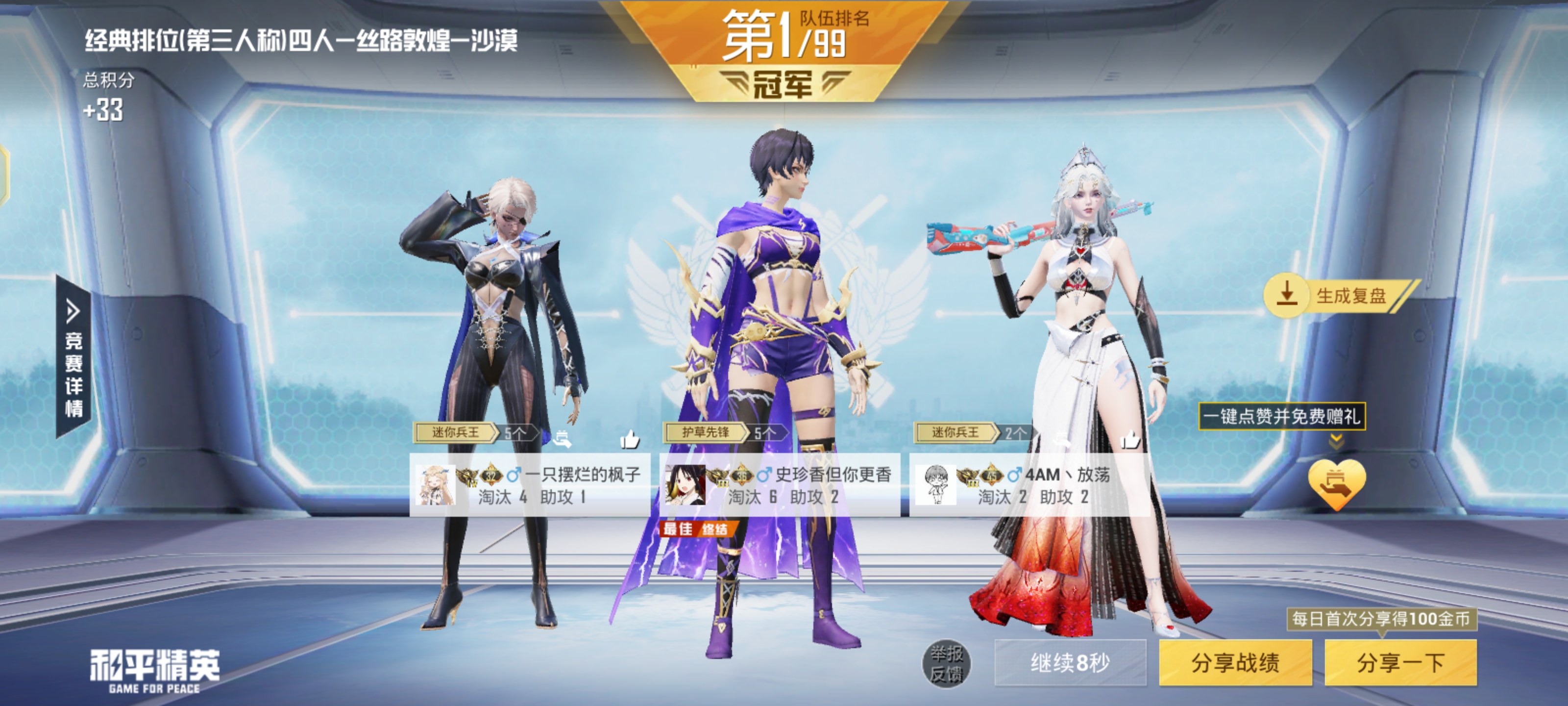Screen dimensions: 1568x706
Task: Click 史珍香但你更香's 护草先锋 title badge
Action: [706, 432]
